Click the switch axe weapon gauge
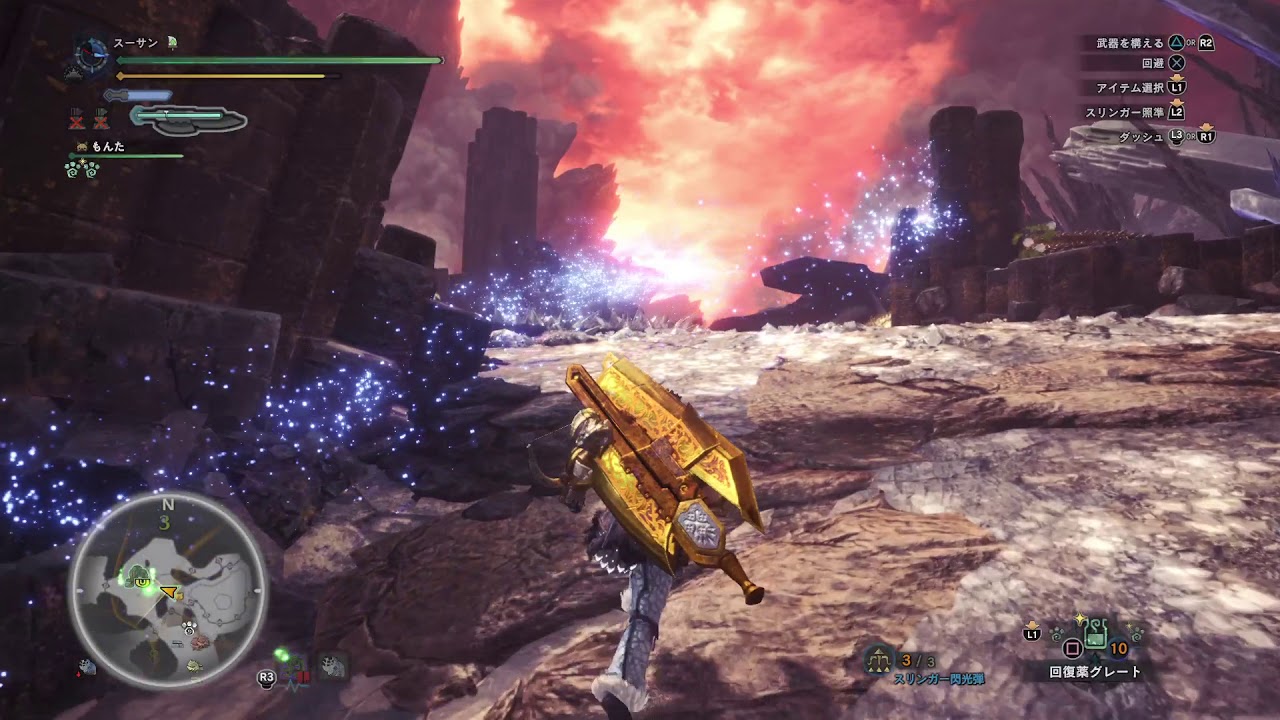Viewport: 1280px width, 720px height. coord(188,119)
